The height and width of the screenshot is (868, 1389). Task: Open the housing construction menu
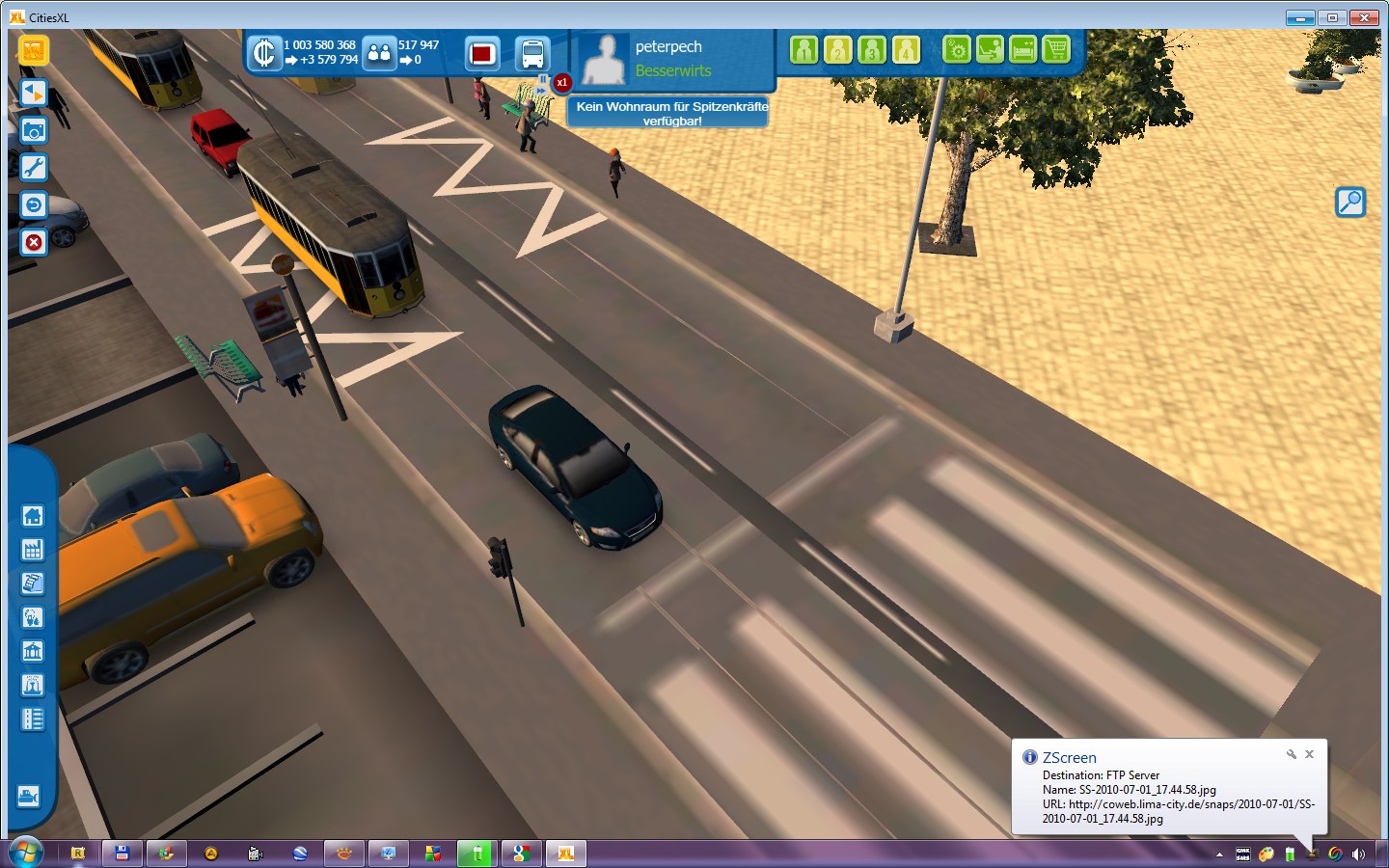[33, 516]
